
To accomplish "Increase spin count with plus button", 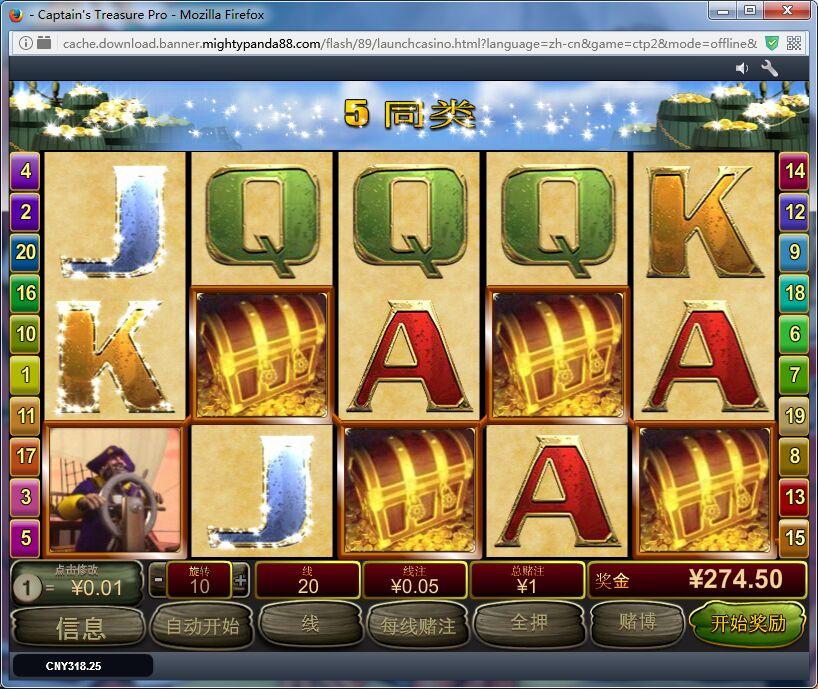I will (240, 579).
